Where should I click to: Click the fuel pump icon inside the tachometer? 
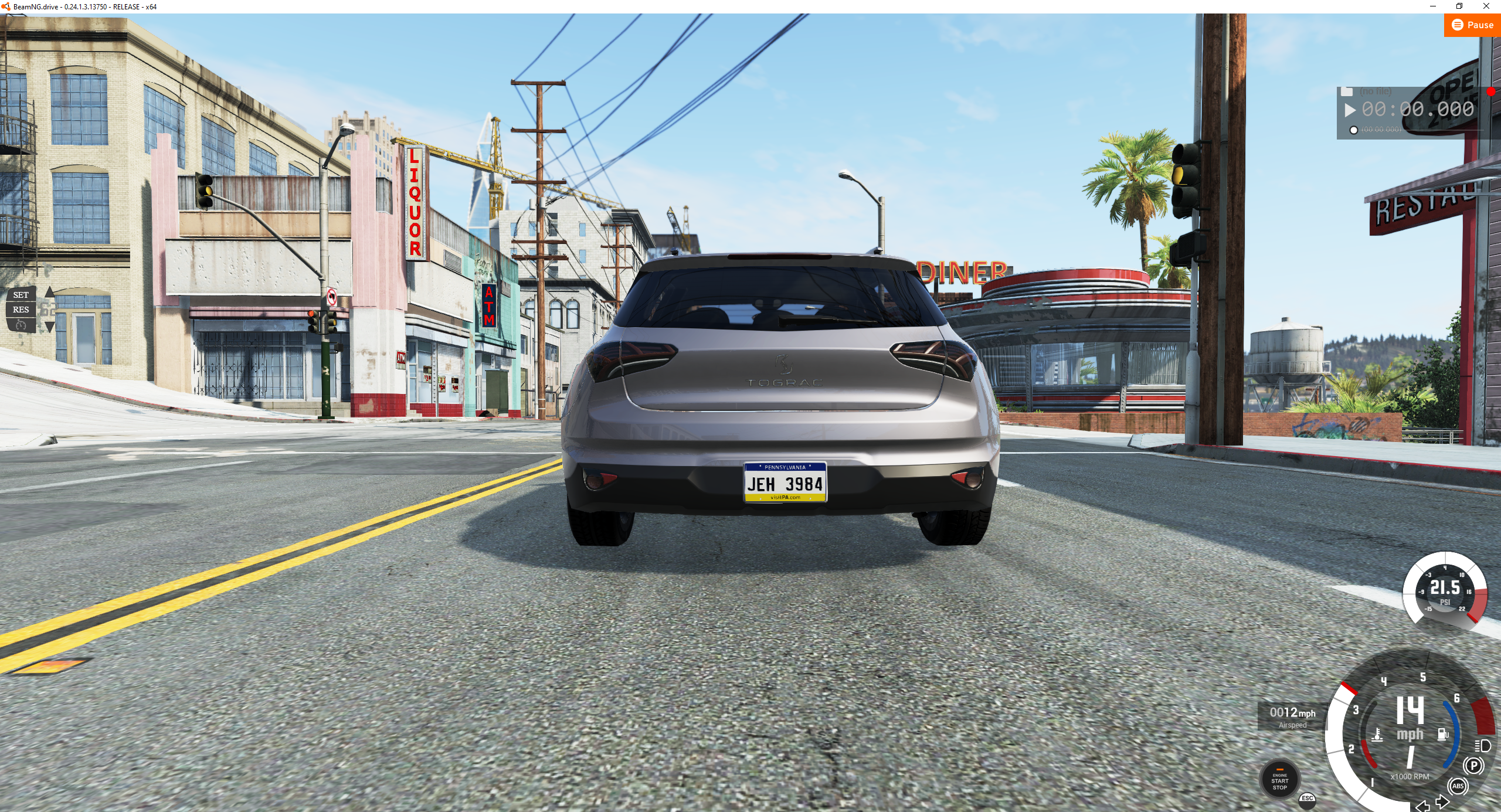[x=1443, y=734]
